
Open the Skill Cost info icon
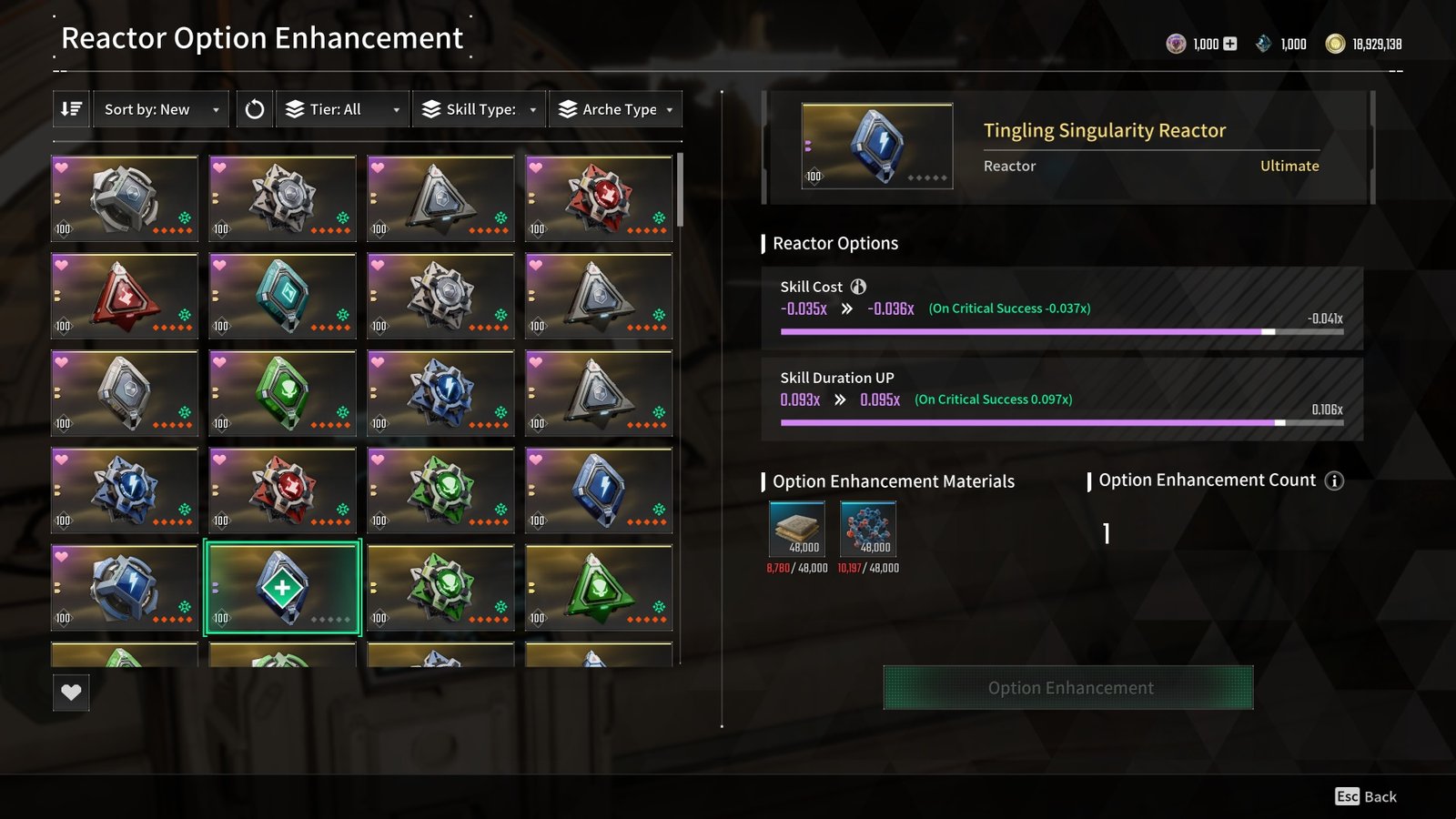pos(858,287)
